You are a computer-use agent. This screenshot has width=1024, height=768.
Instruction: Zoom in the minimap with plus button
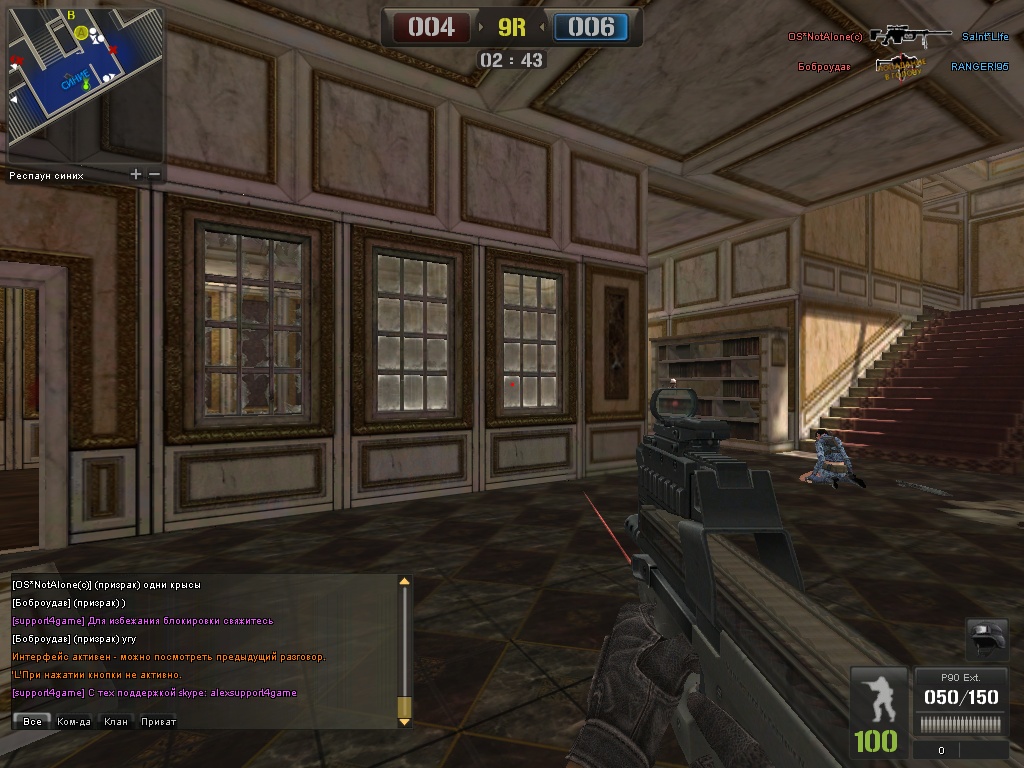(x=136, y=174)
